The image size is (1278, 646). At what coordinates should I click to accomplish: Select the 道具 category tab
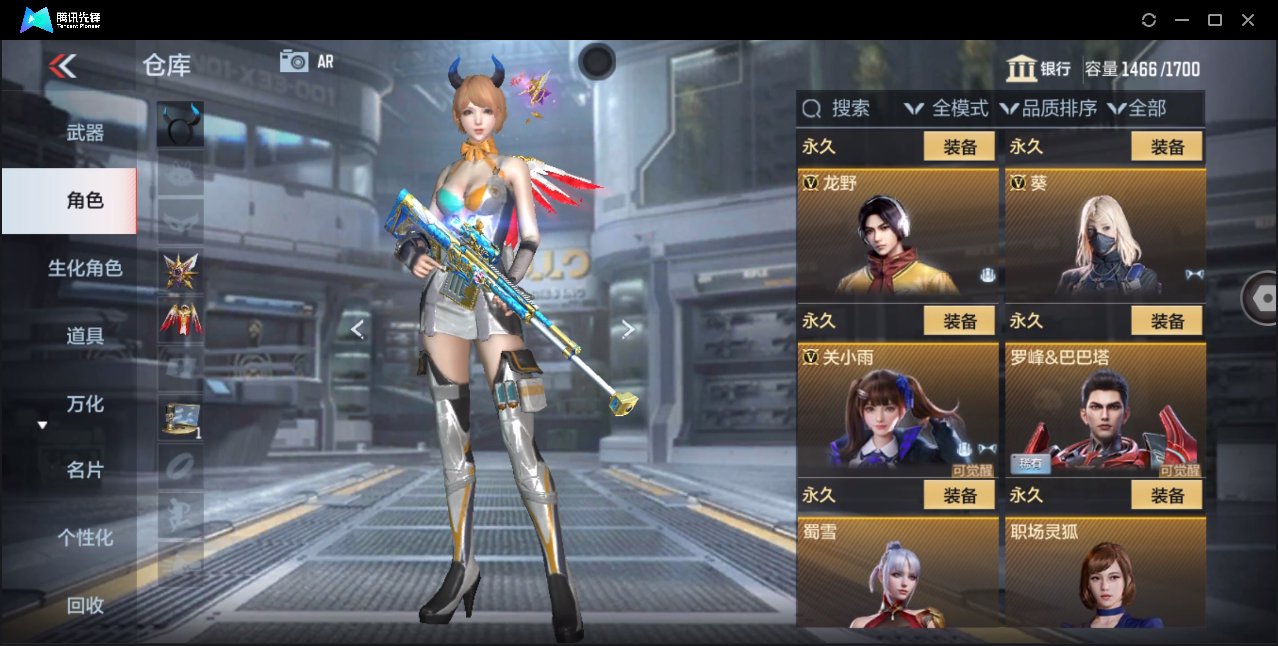click(85, 336)
